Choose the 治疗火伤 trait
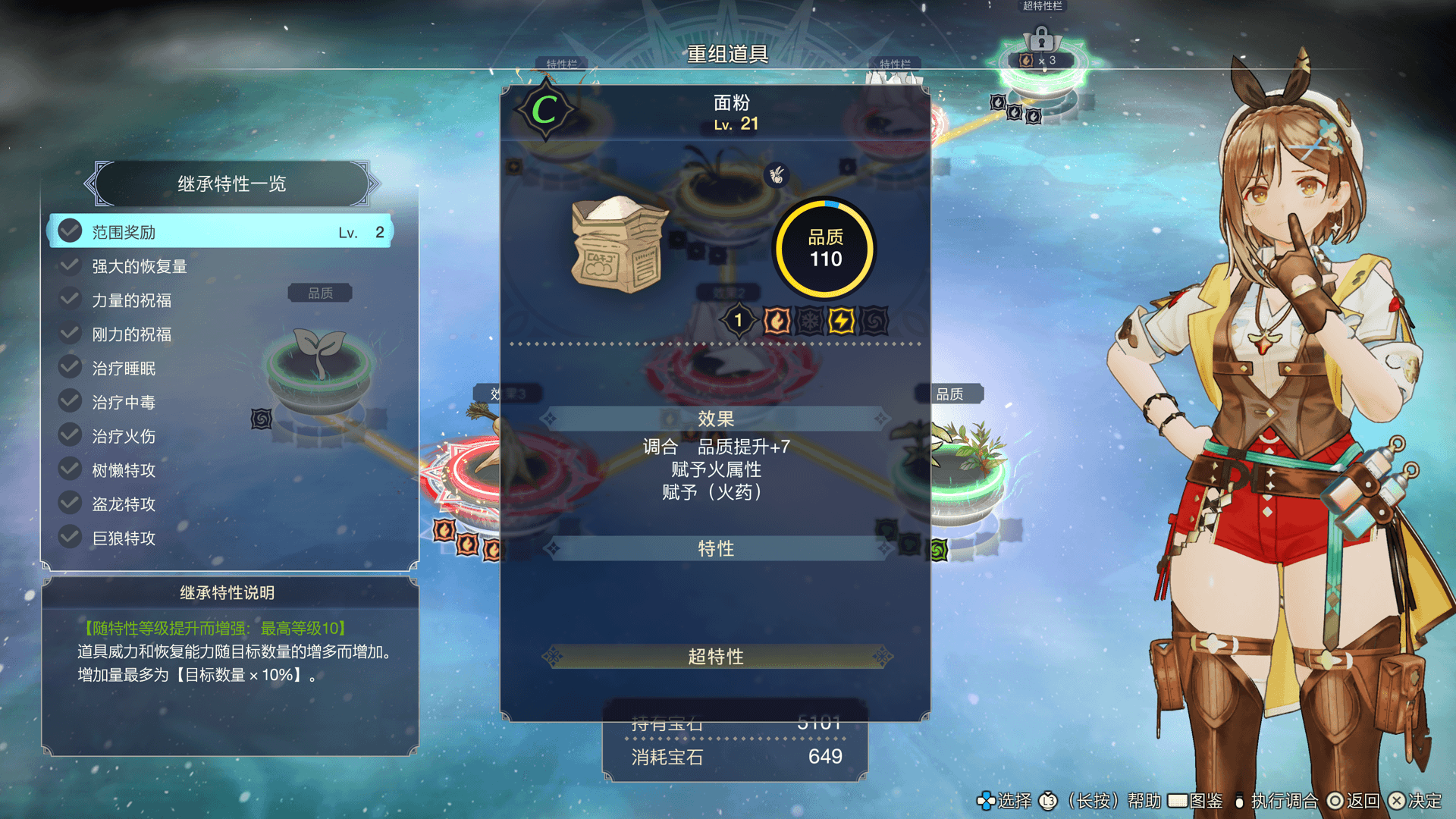The width and height of the screenshot is (1456, 819). click(x=220, y=436)
